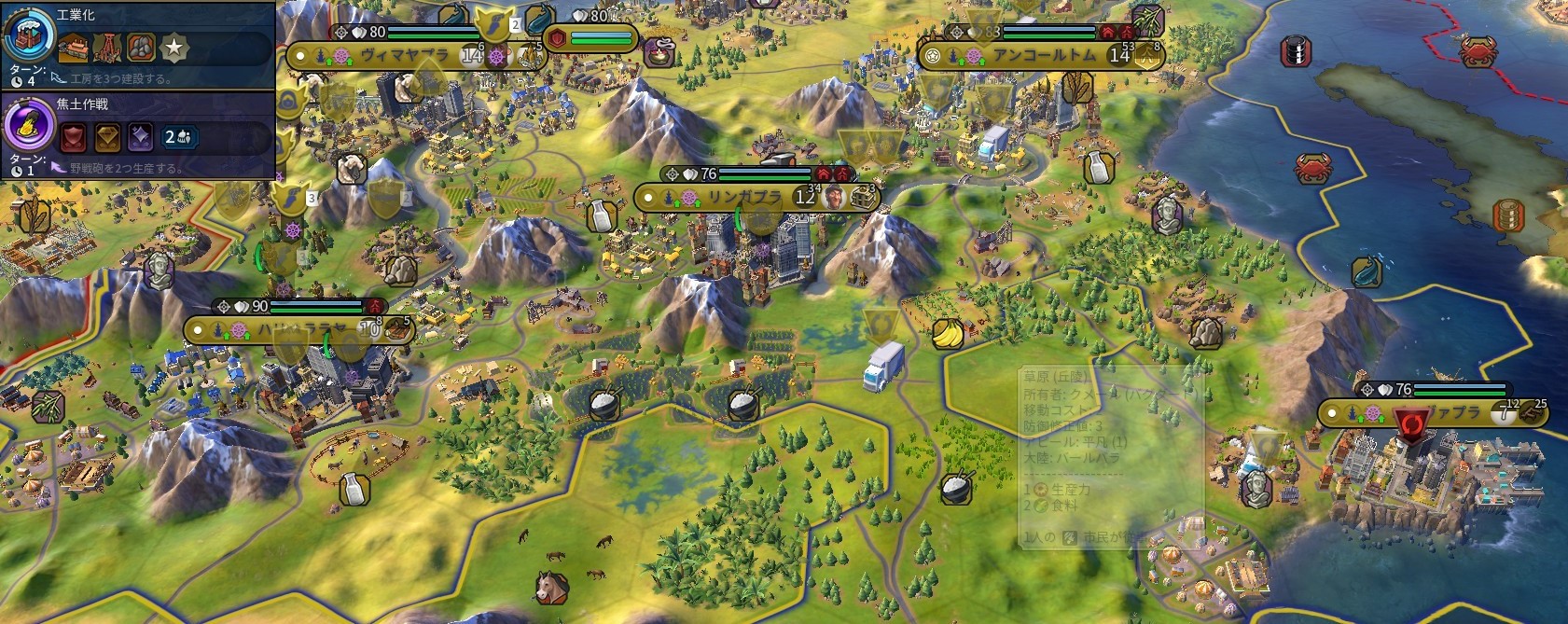
Task: Select the red shield unit flag
Action: (x=557, y=39)
